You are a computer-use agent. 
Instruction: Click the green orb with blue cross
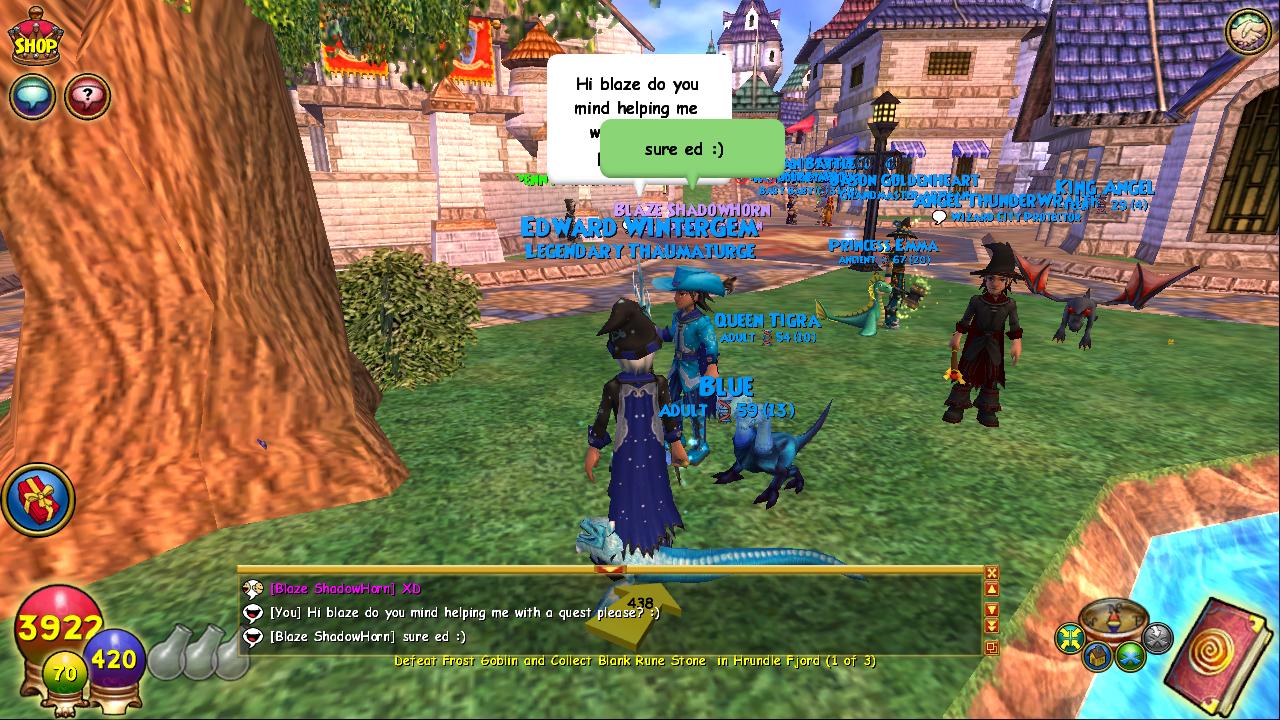pyautogui.click(x=1130, y=656)
